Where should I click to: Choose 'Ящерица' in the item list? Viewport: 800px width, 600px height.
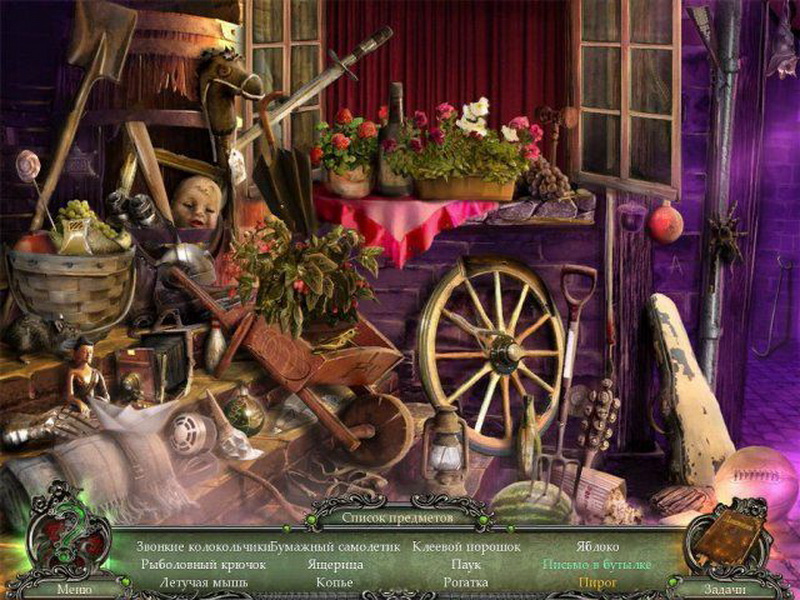point(335,565)
